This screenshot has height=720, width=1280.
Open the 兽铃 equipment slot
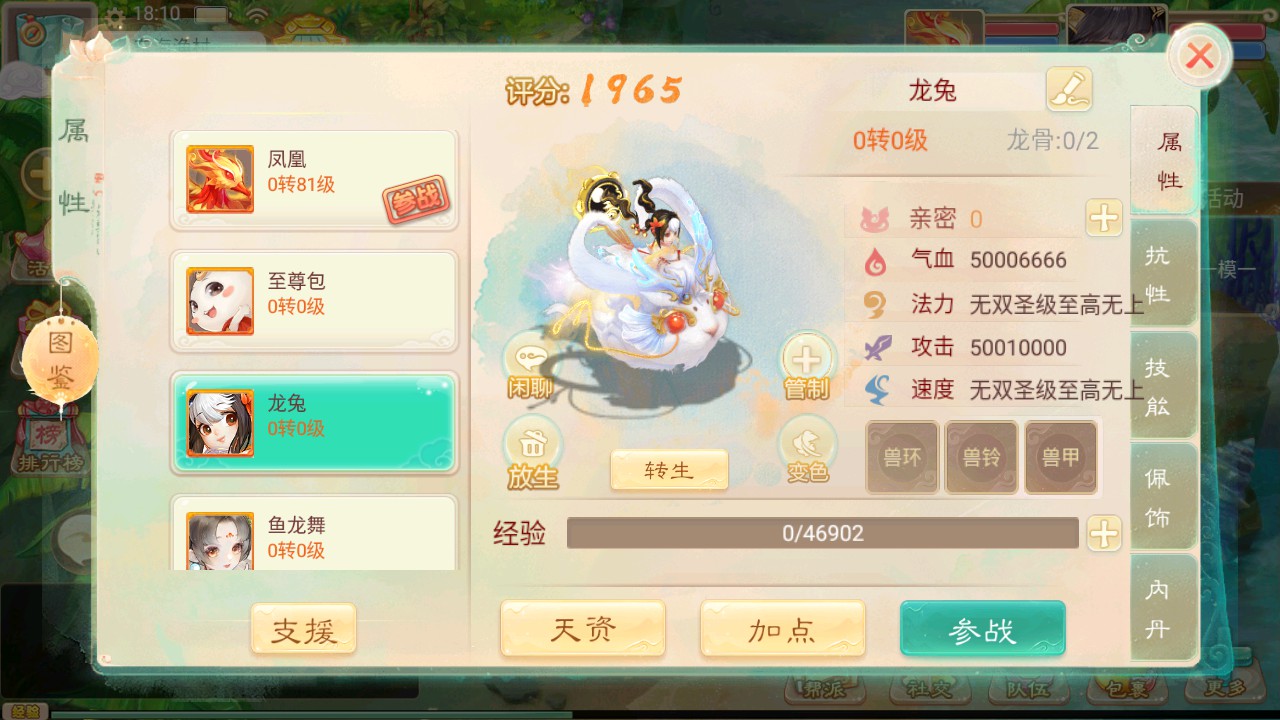pos(980,457)
